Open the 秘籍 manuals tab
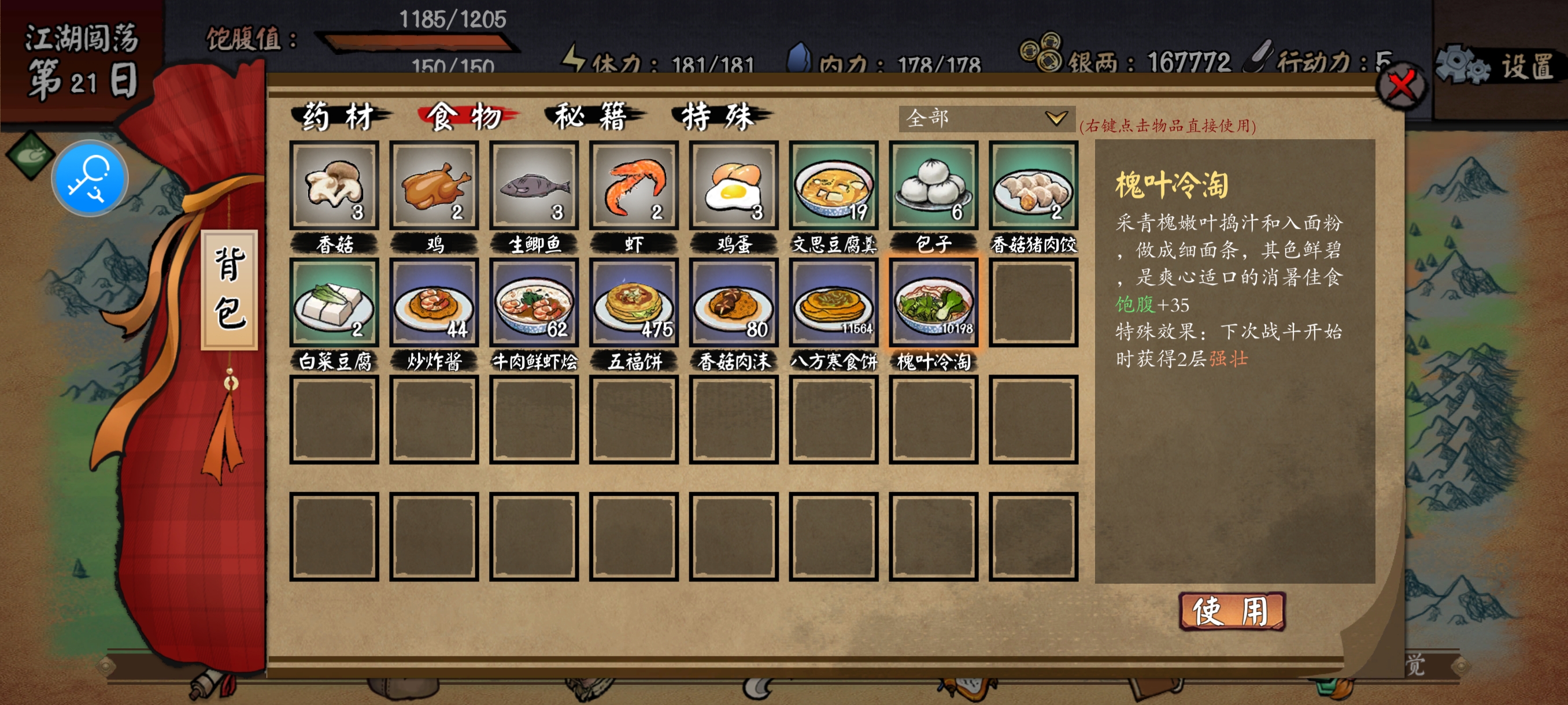This screenshot has width=1568, height=705. (591, 116)
